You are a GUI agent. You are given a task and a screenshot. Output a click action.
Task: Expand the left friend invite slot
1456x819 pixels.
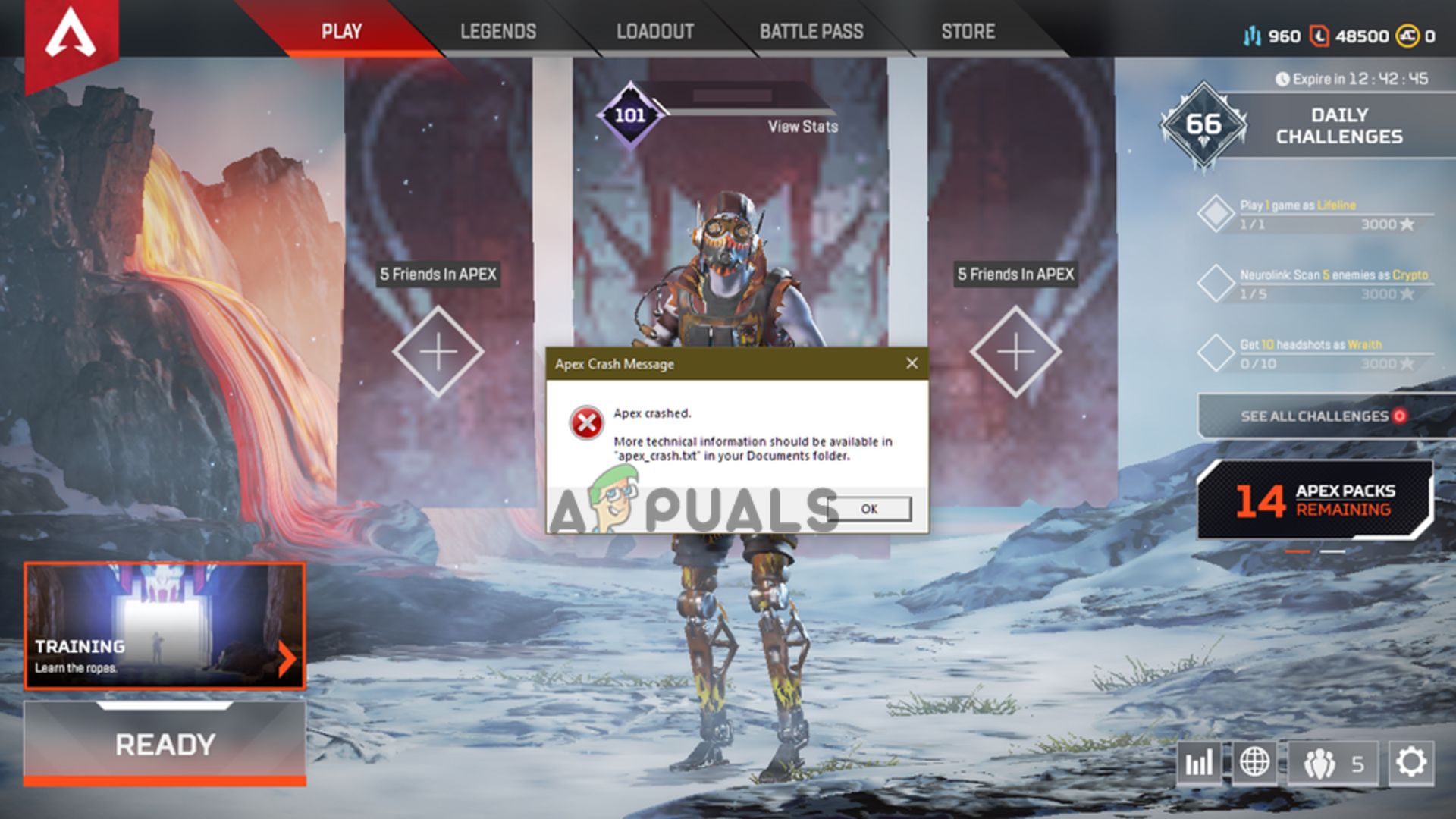click(x=438, y=350)
